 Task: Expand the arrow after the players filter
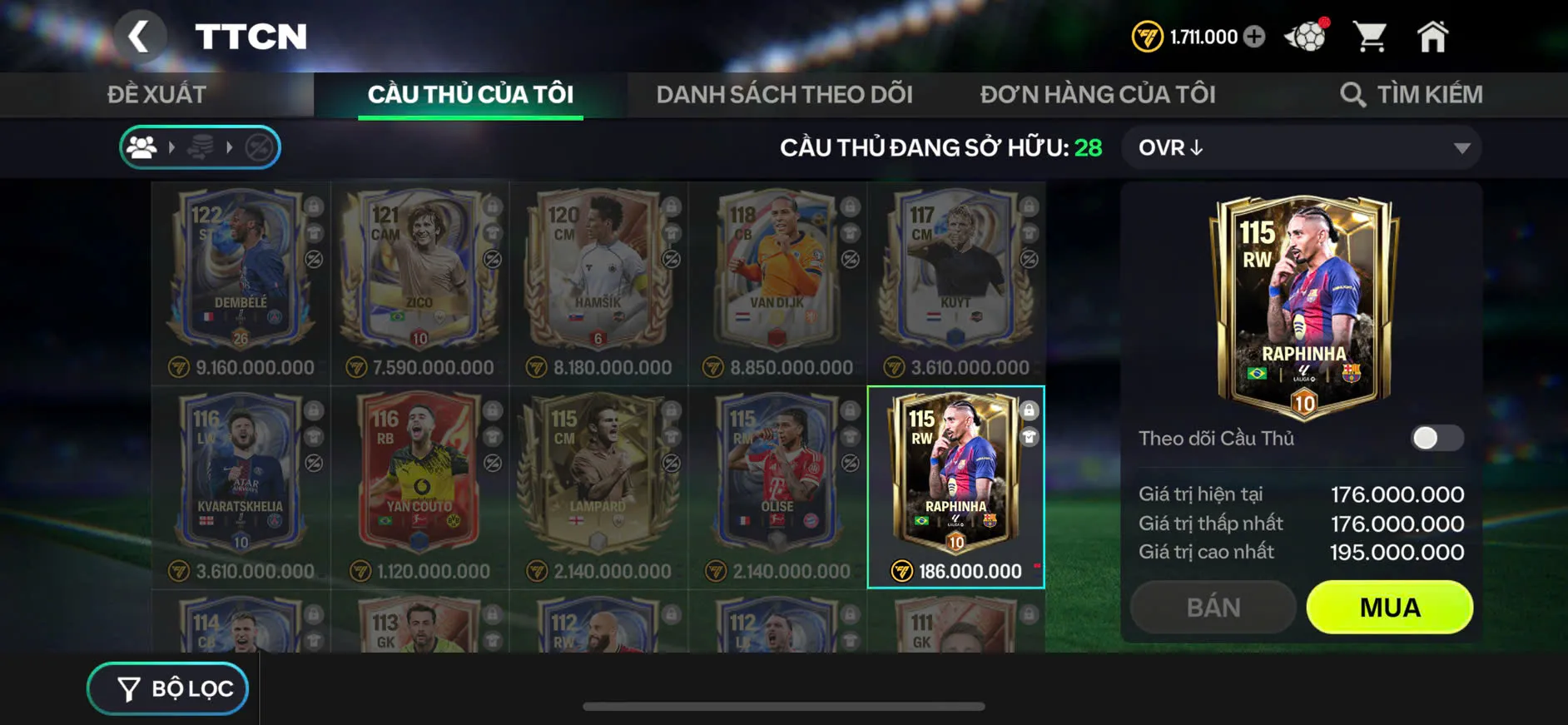[172, 147]
